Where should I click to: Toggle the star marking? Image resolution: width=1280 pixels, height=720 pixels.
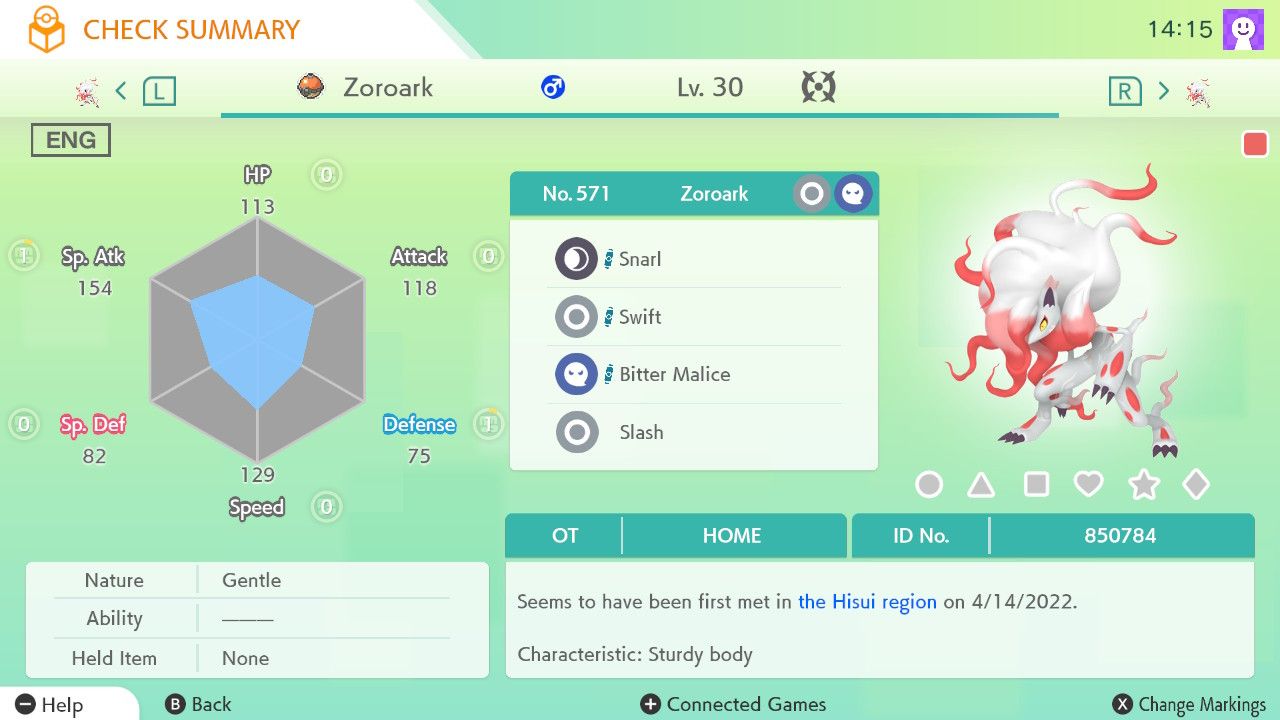coord(1143,484)
